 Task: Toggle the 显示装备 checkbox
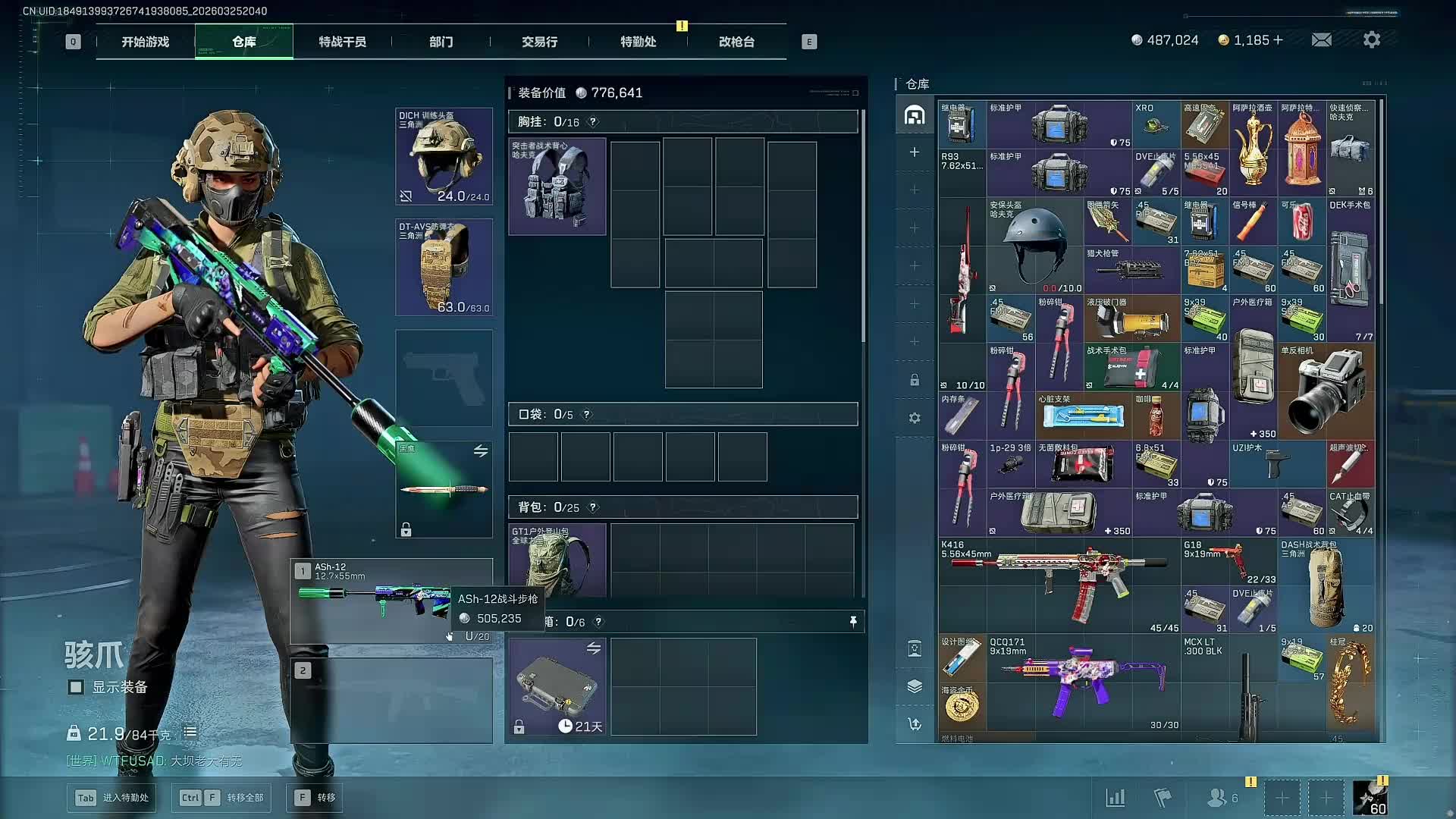[76, 687]
